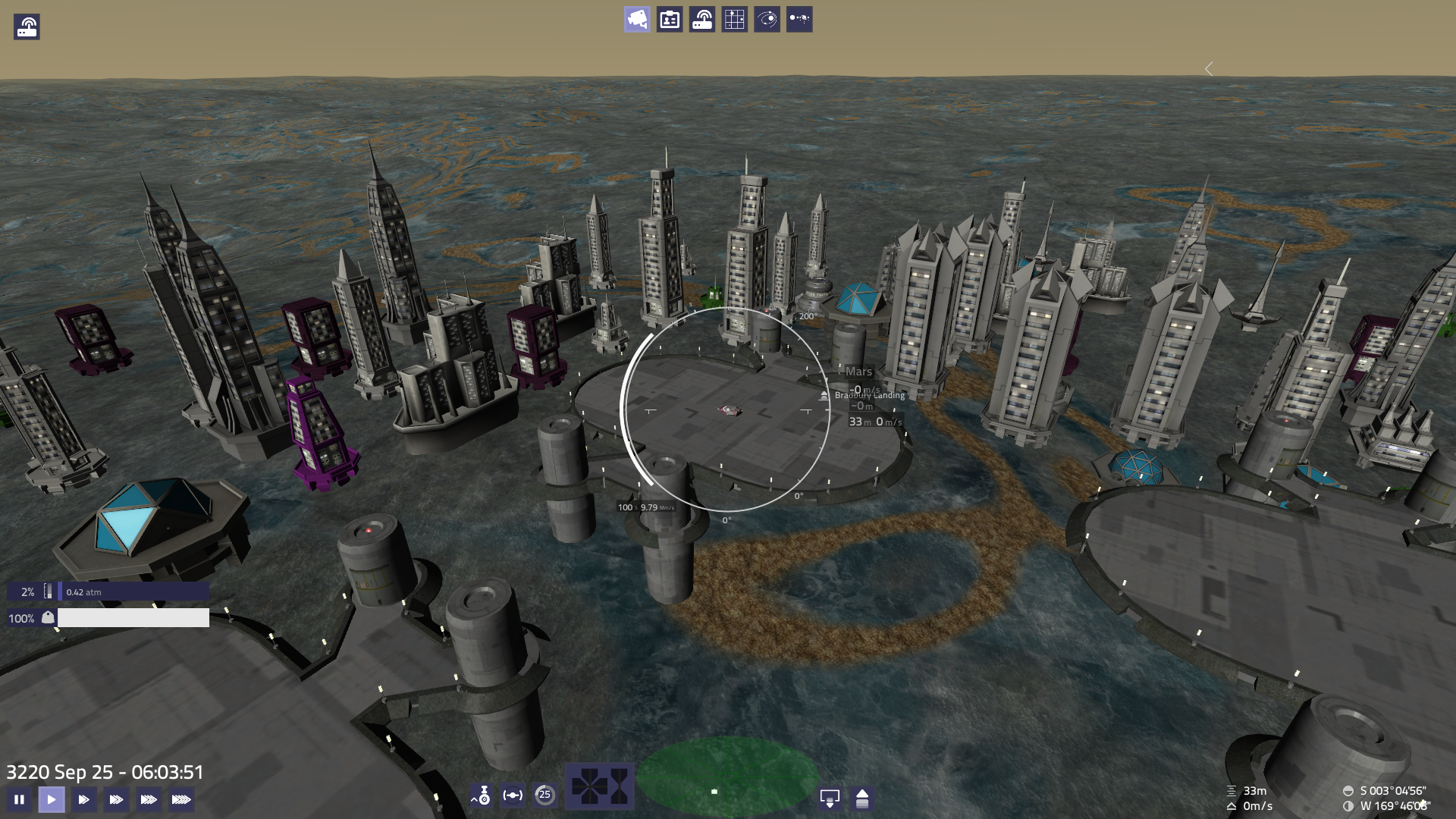
Task: Open the personal info ID card view
Action: (x=670, y=19)
